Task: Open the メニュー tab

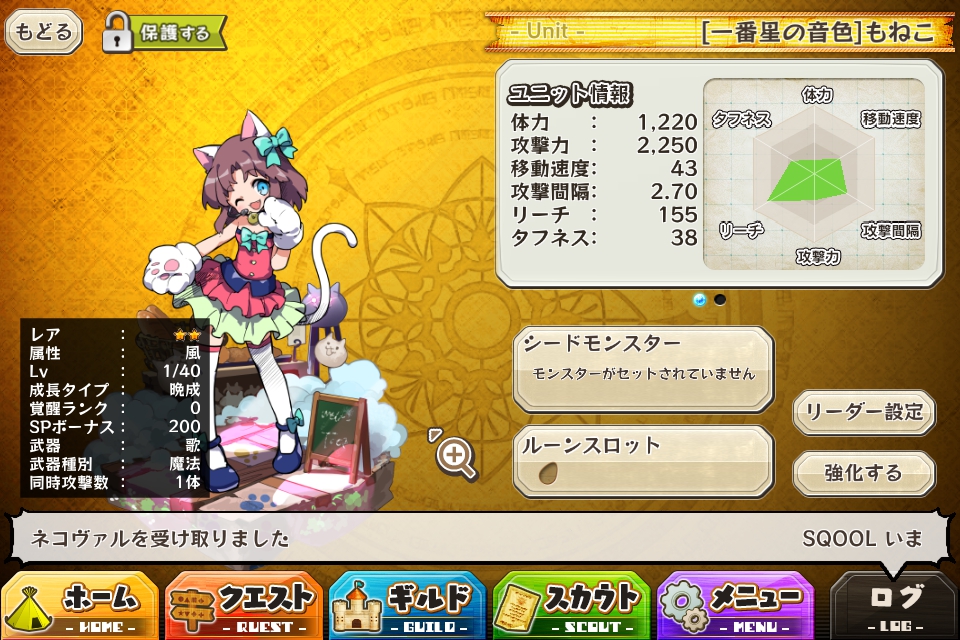Action: 736,605
